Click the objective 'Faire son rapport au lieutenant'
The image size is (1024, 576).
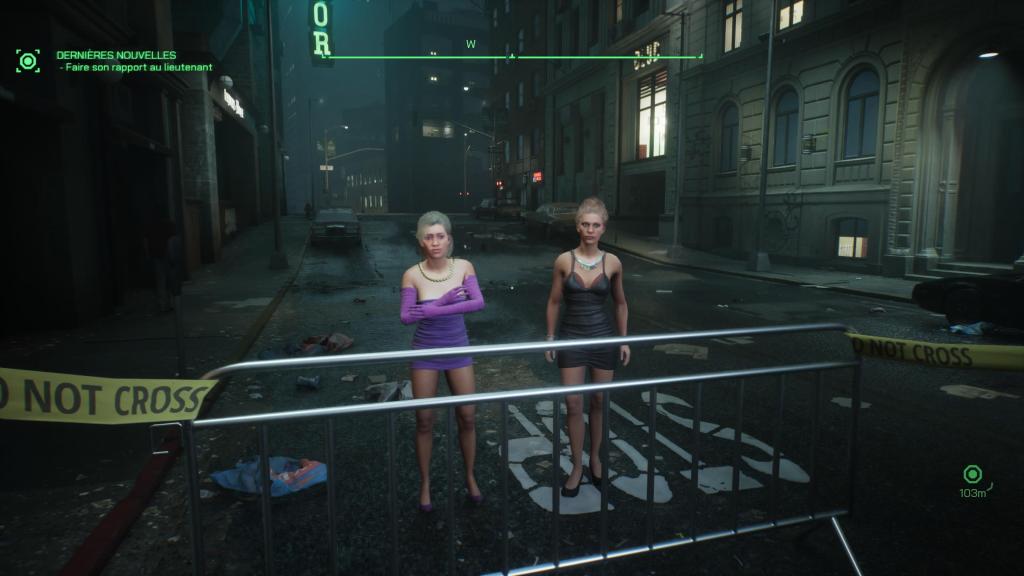click(x=138, y=67)
